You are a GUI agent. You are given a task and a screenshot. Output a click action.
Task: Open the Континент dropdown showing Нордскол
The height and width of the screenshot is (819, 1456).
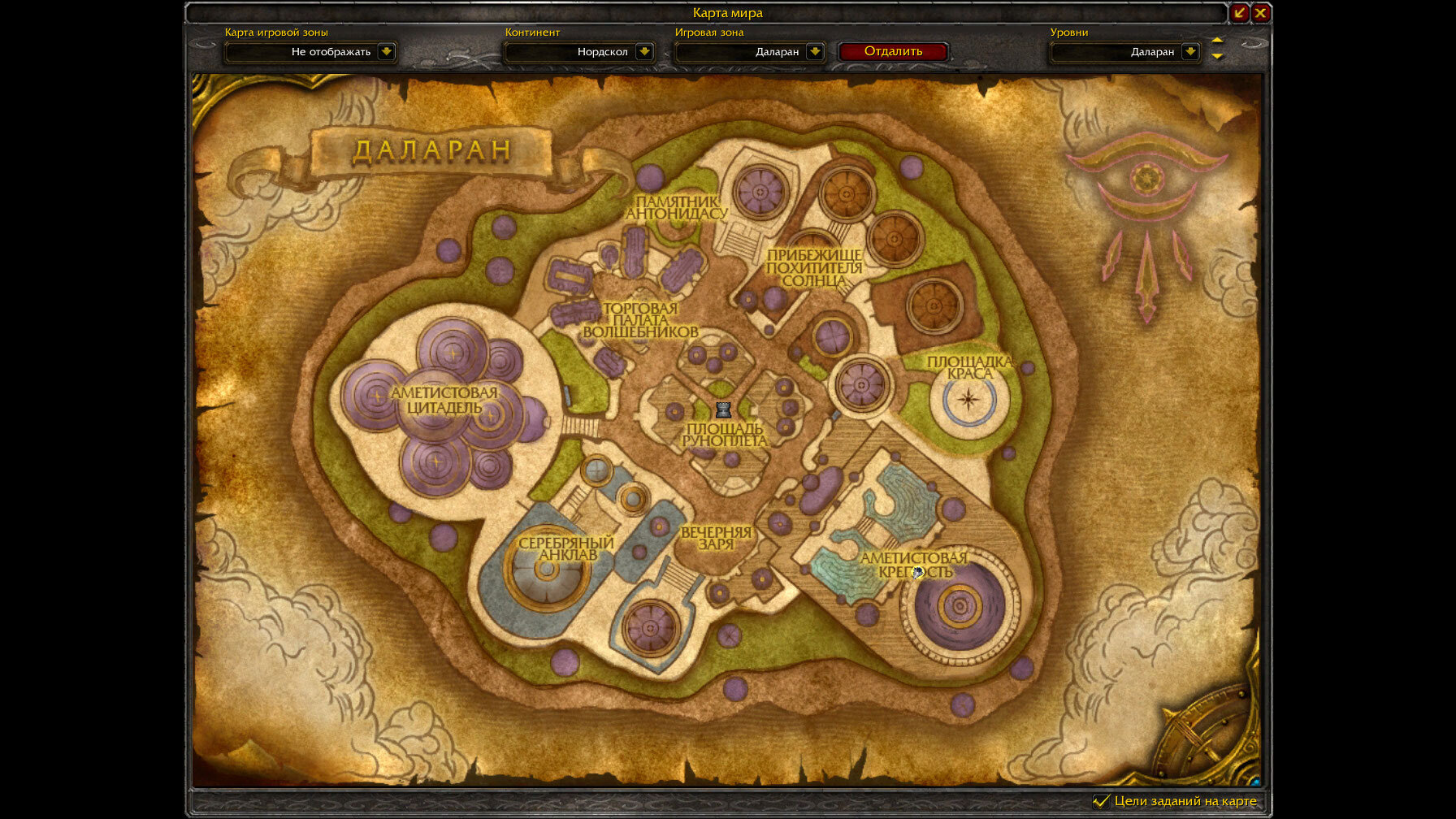click(x=644, y=51)
